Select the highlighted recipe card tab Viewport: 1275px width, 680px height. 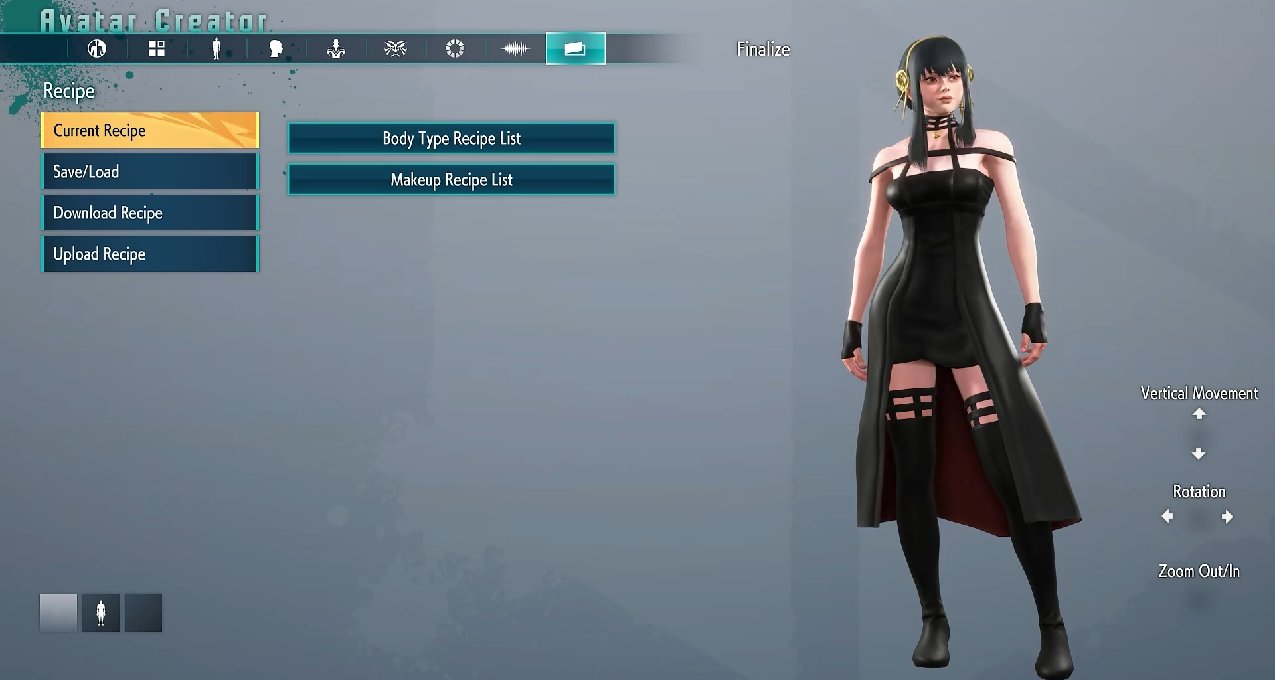(x=575, y=48)
